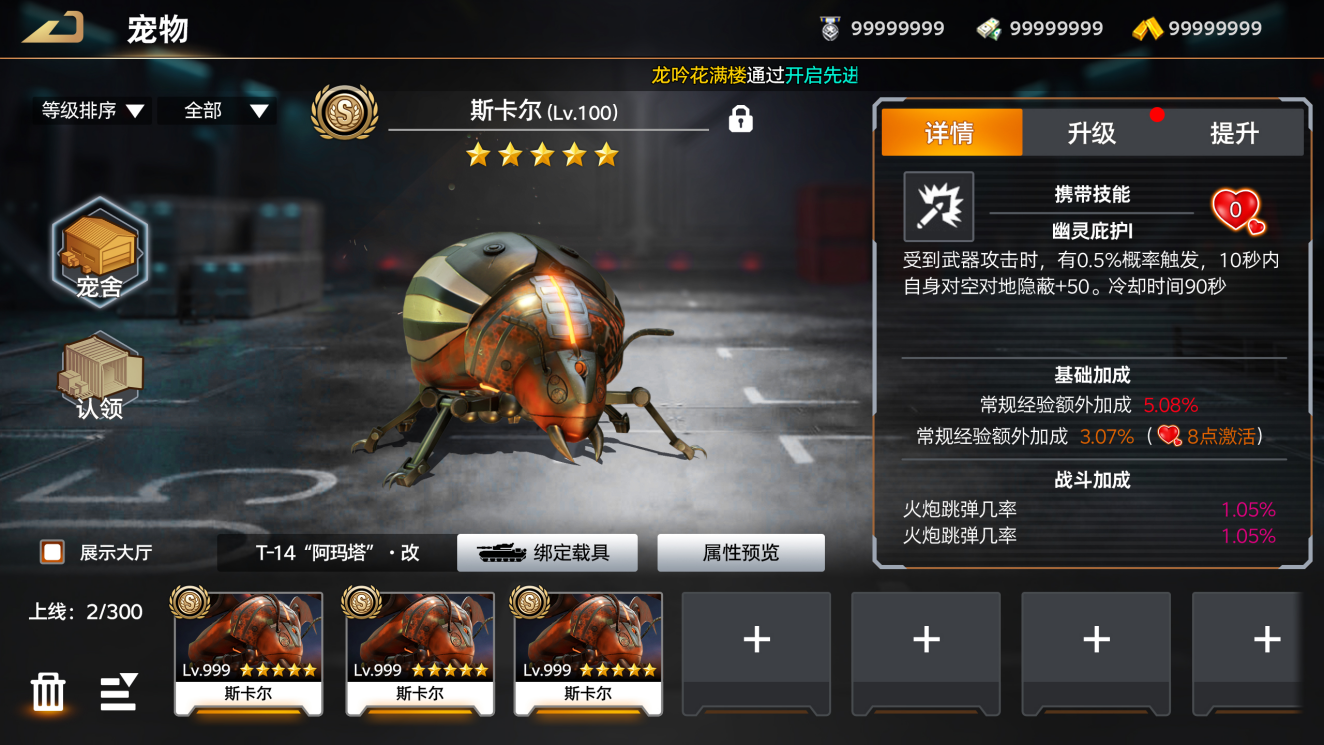The width and height of the screenshot is (1324, 745).
Task: Open the 认领 claim icon
Action: pyautogui.click(x=99, y=376)
